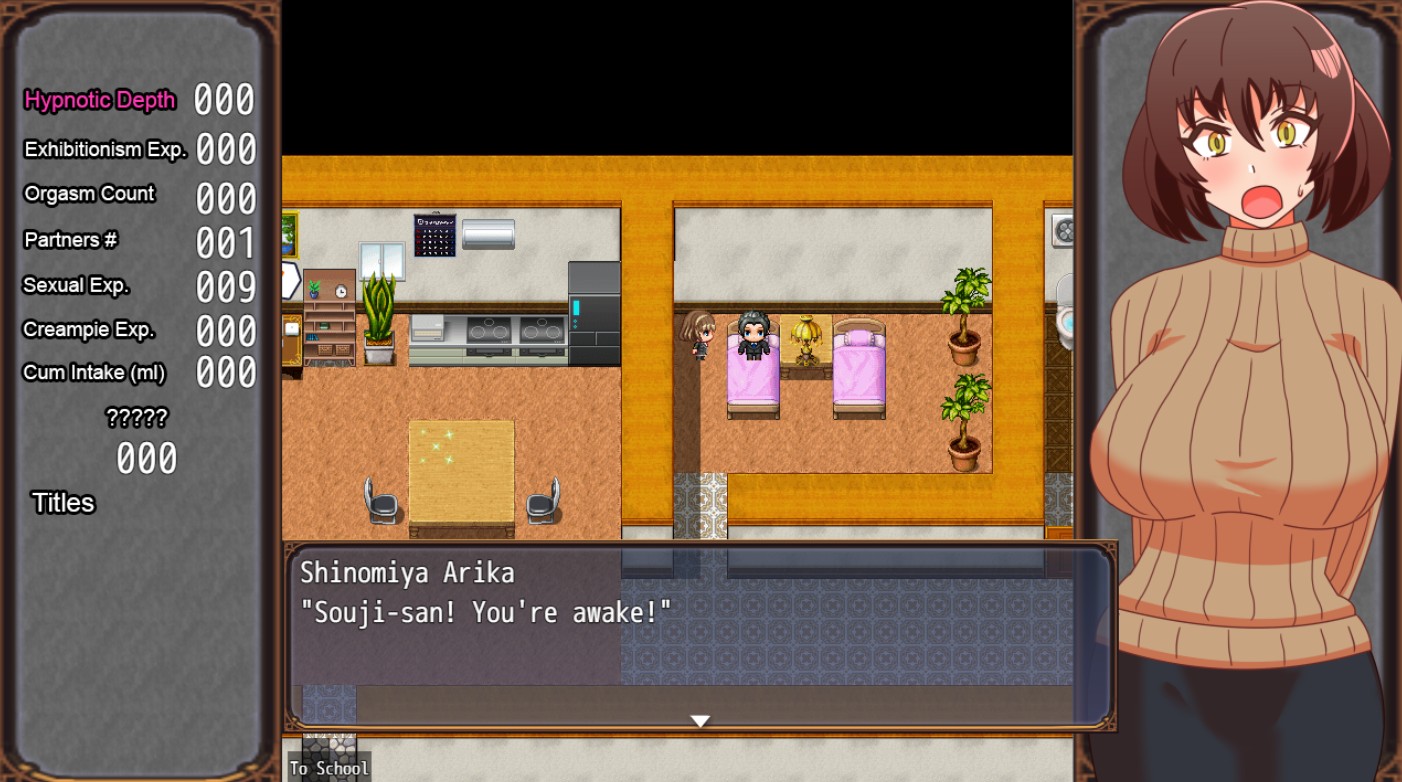Click the Orgasm Count stat
This screenshot has width=1402, height=782.
click(x=89, y=195)
